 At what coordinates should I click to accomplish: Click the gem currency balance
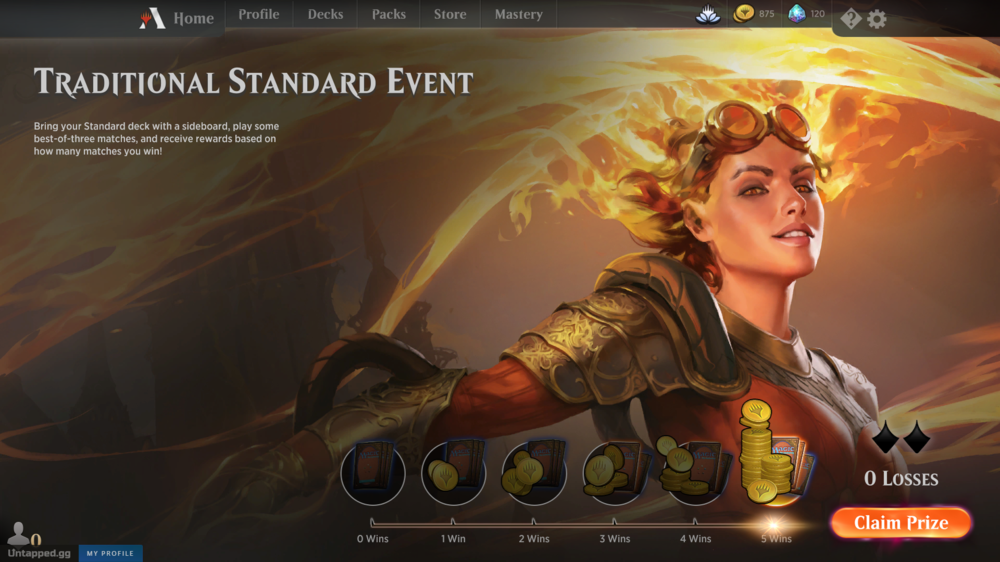pyautogui.click(x=806, y=14)
